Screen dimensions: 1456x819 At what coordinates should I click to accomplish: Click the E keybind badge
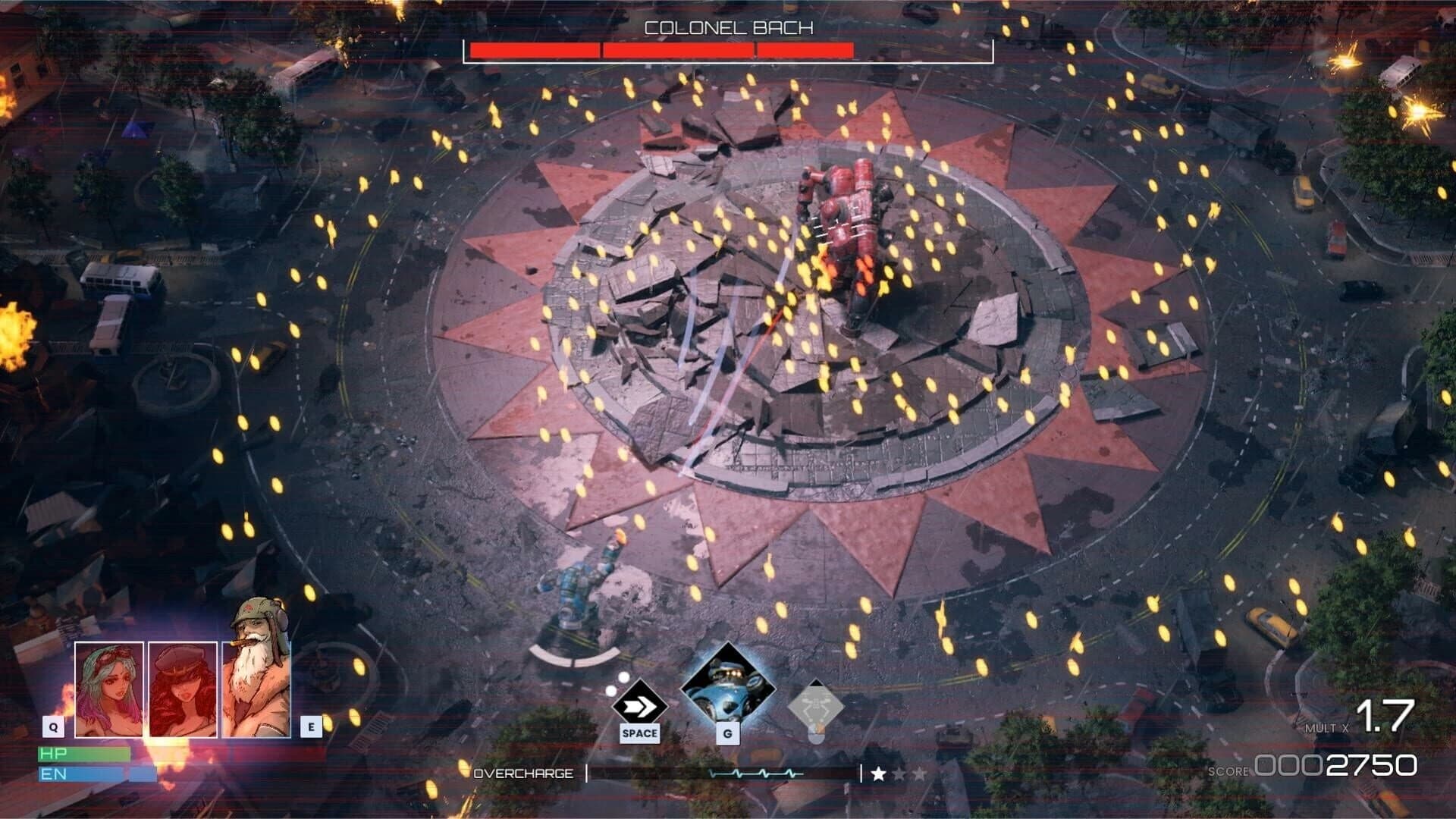coord(309,726)
